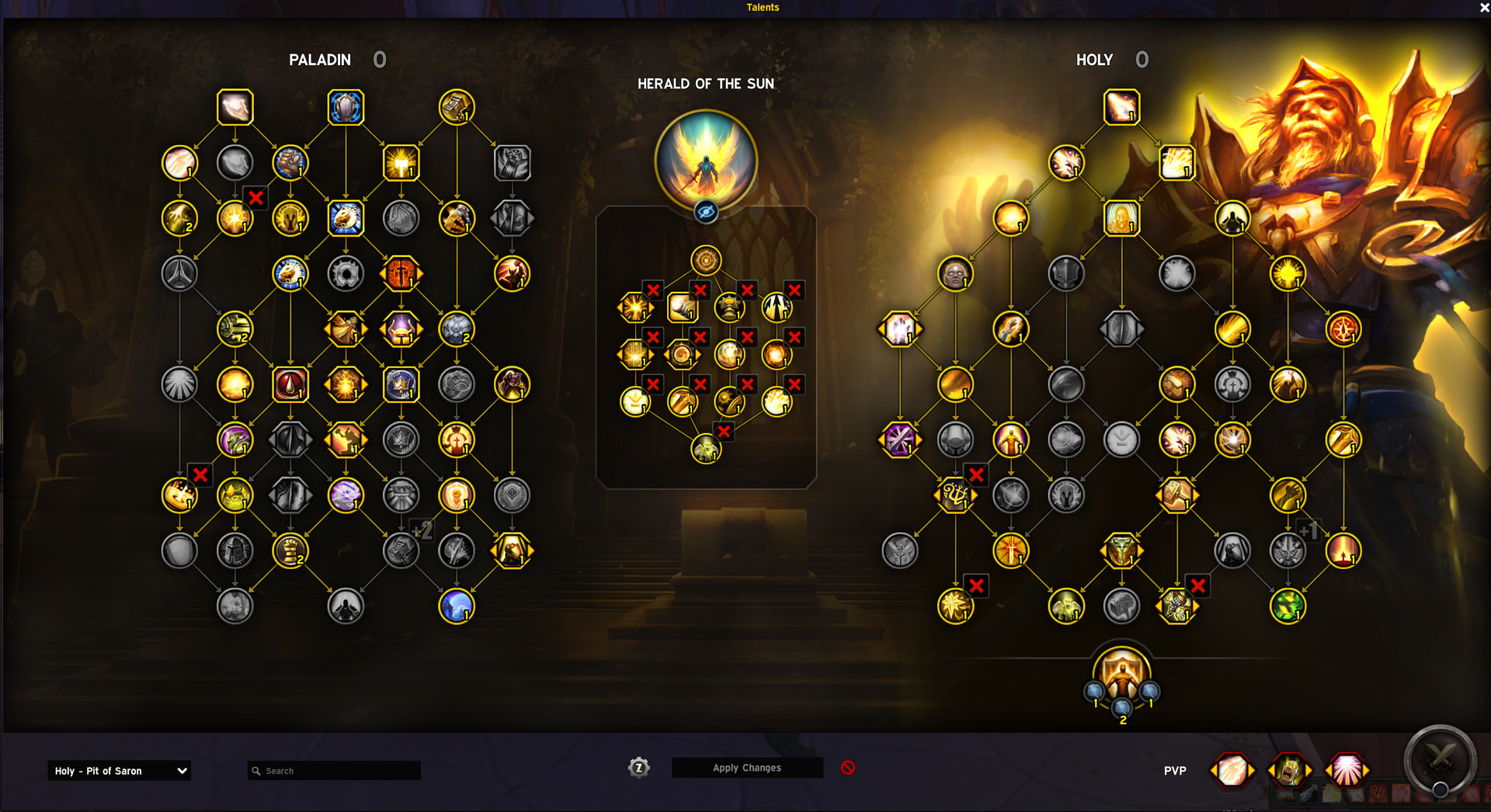The image size is (1491, 812).
Task: Pick the pink starburst PVP talent slot
Action: pos(1347,771)
